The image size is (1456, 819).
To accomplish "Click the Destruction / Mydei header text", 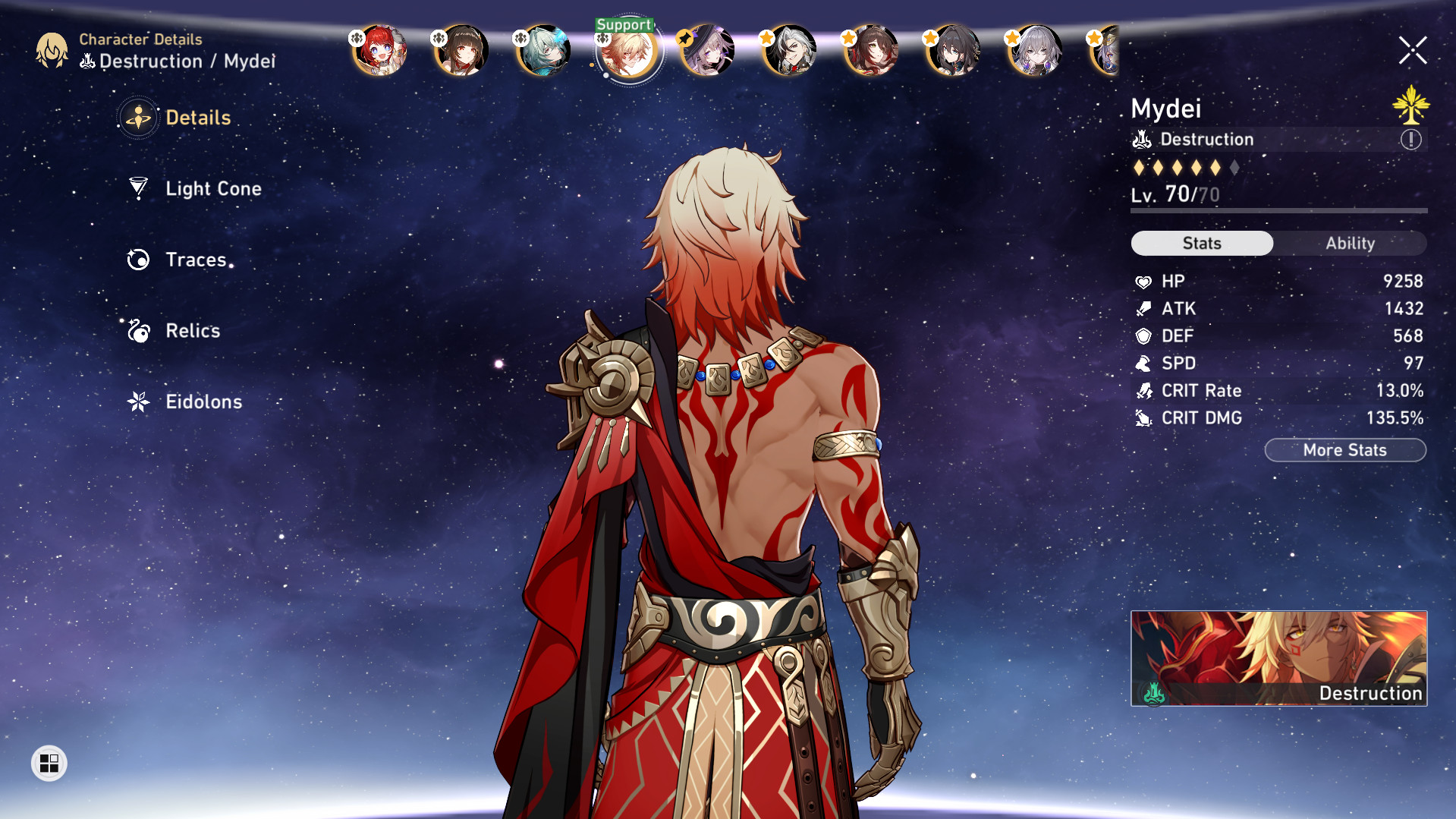I will click(x=178, y=61).
